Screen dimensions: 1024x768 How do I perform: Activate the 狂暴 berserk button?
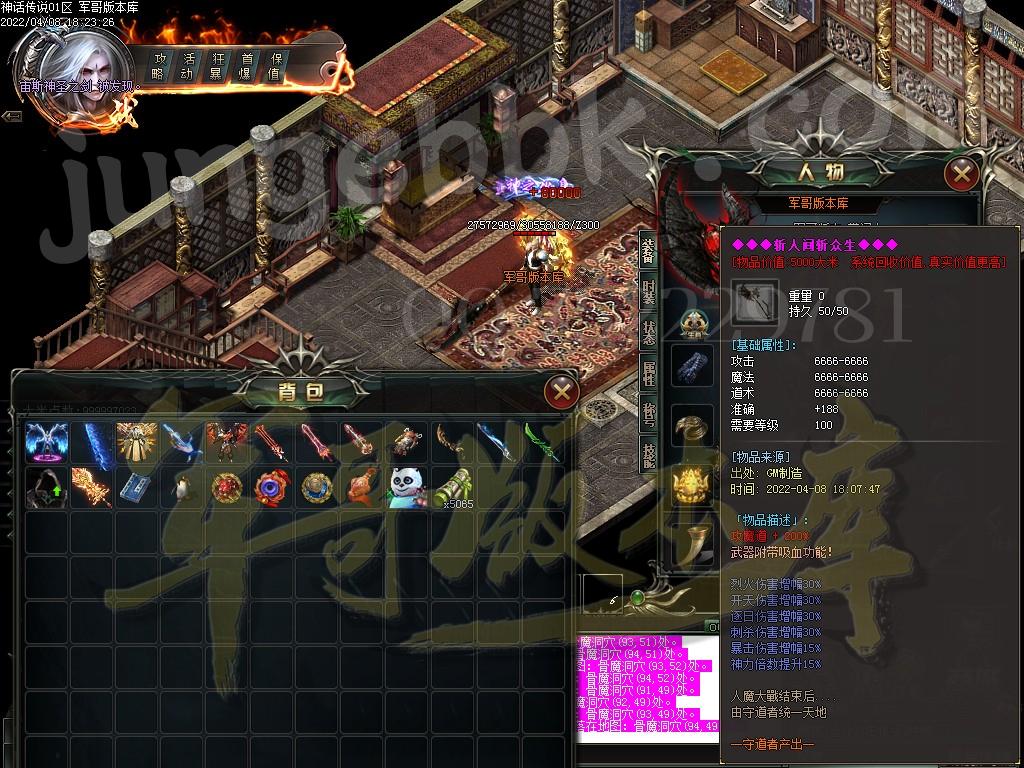click(x=216, y=66)
